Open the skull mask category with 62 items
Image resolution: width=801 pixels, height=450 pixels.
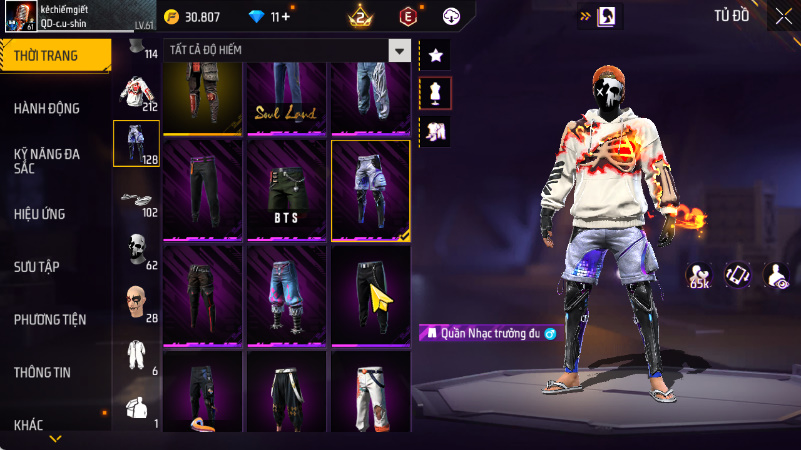pos(136,250)
